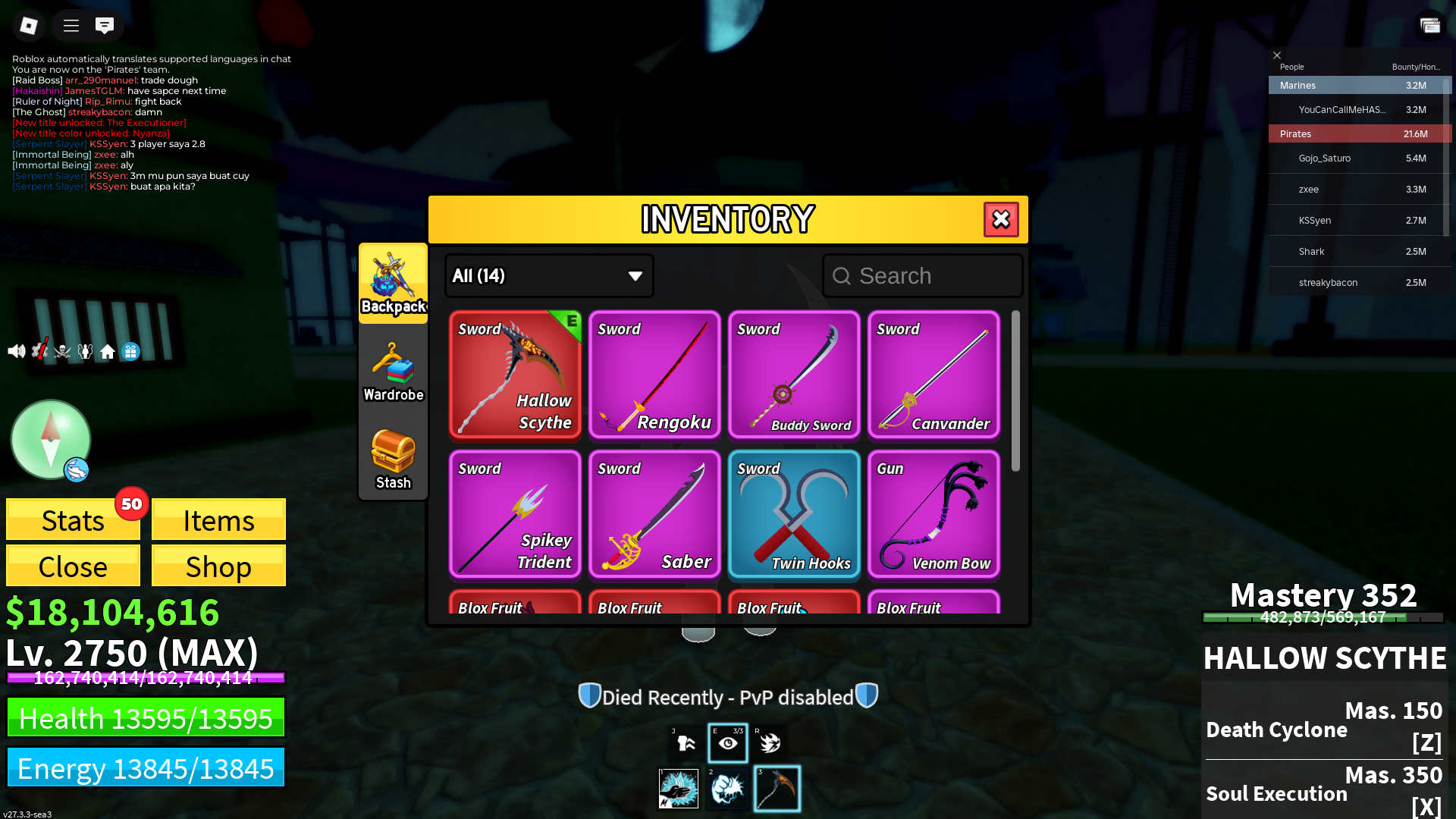Screen dimensions: 1456x819
Task: Click the inventory Search field
Action: [x=923, y=276]
